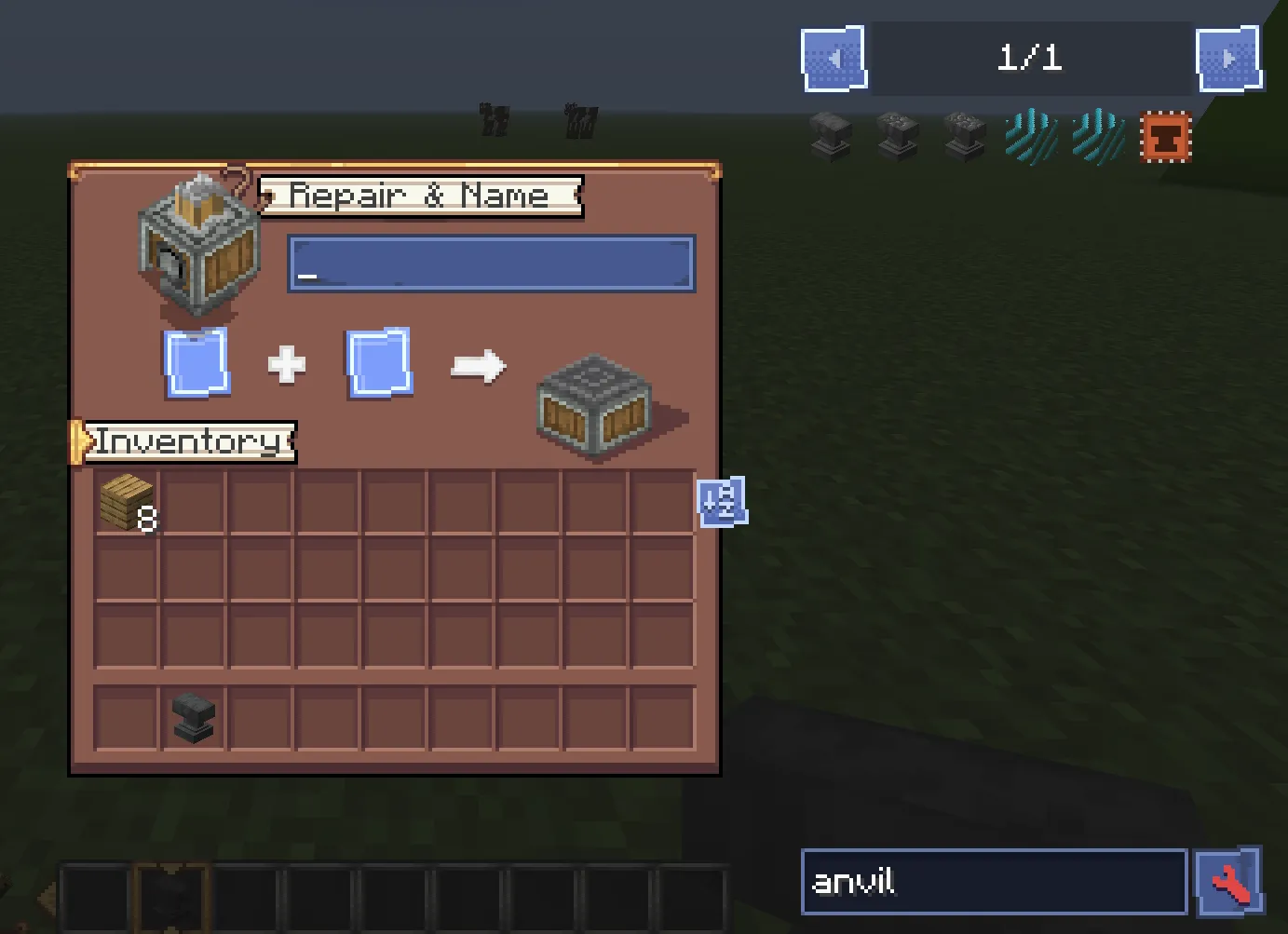The height and width of the screenshot is (934, 1288).
Task: Toggle the right page arrow button
Action: pos(1230,58)
